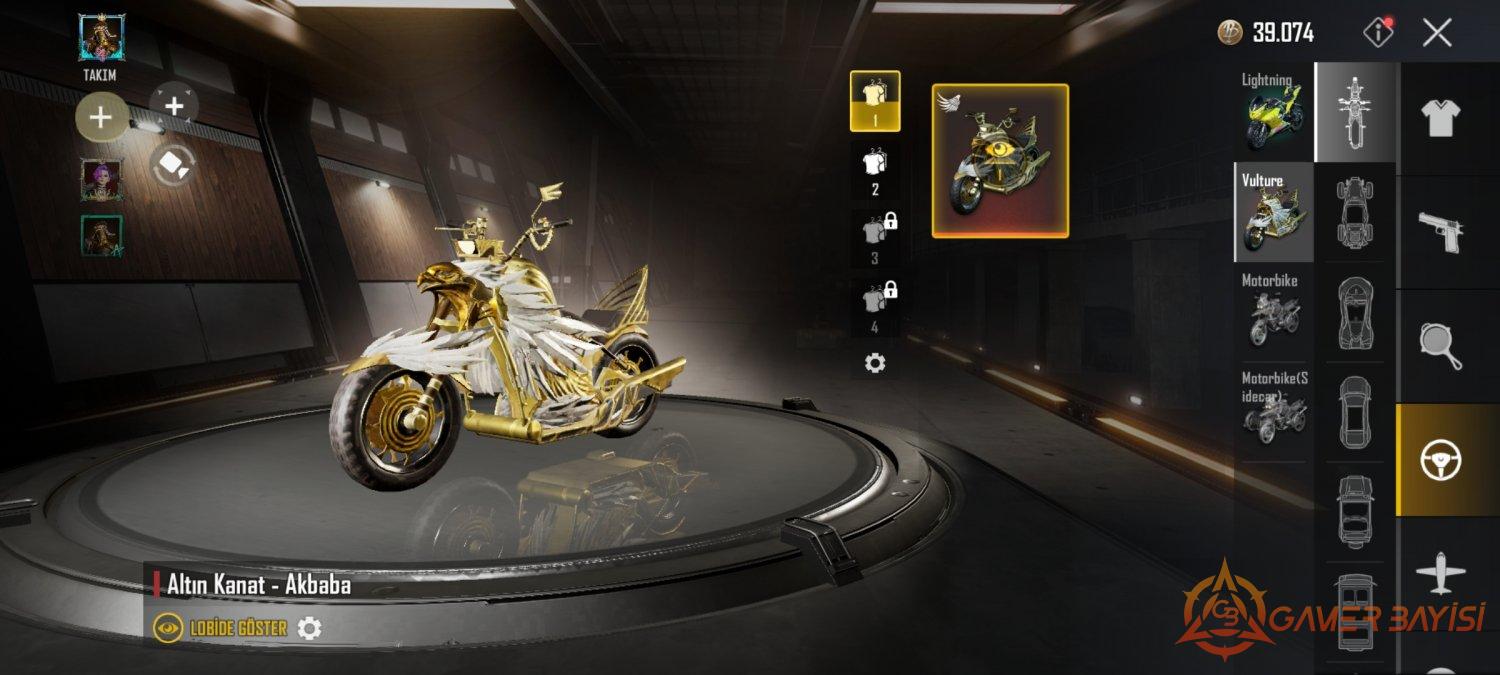The image size is (1500, 675).
Task: Close the vehicle inventory screen
Action: 1437,33
